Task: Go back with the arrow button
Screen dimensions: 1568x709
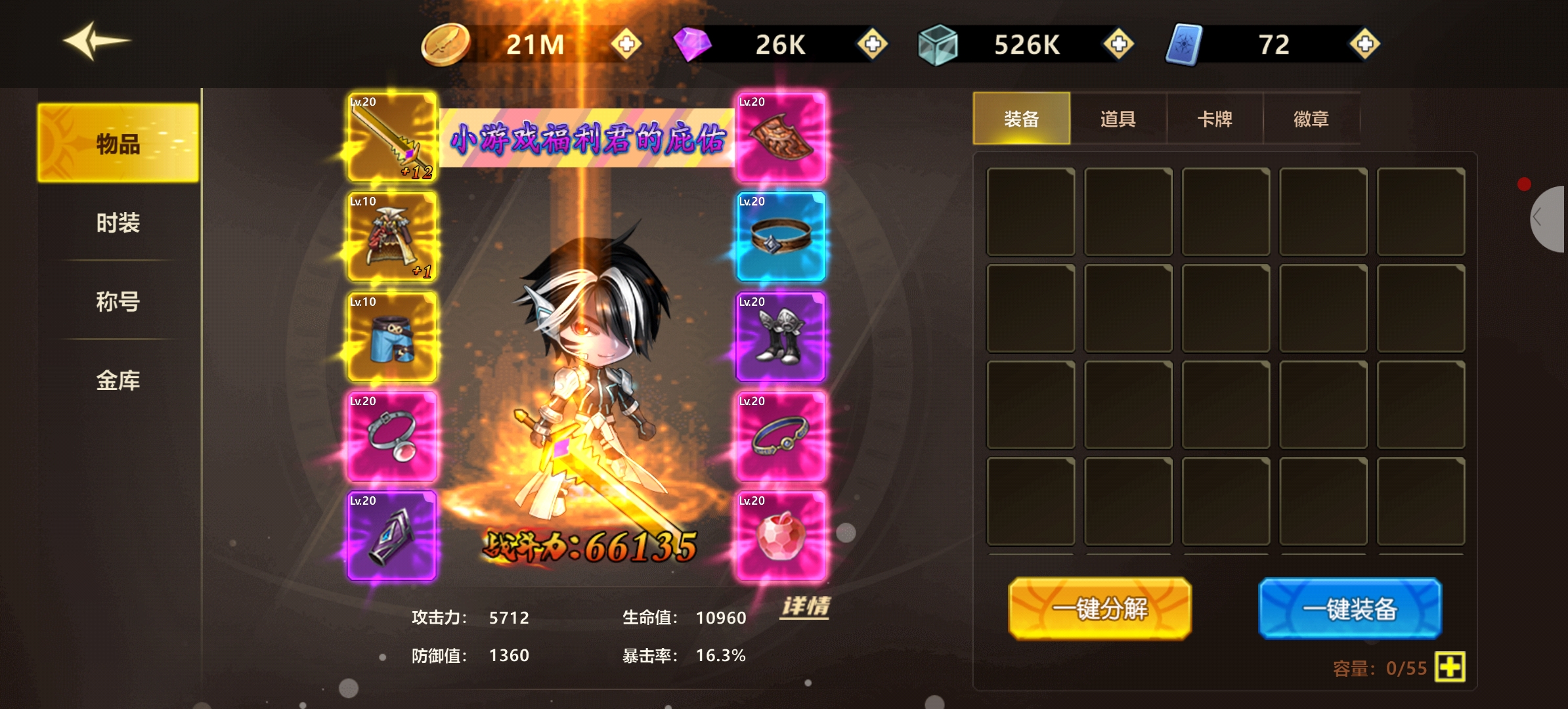Action: point(97,41)
